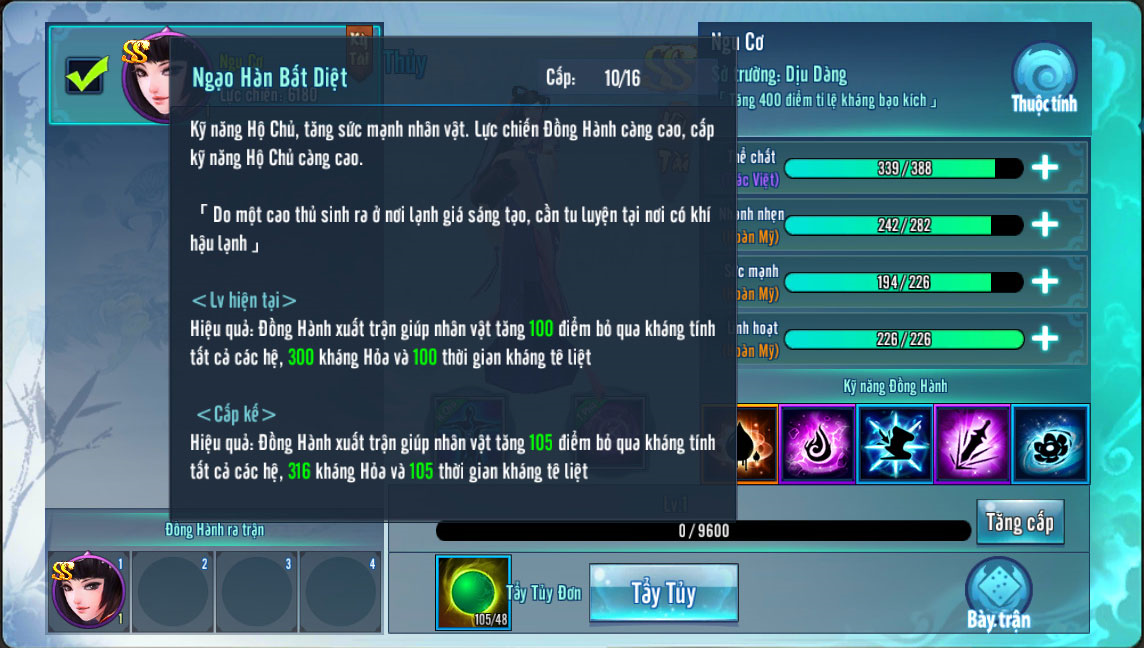This screenshot has width=1144, height=648.
Task: Add points to the 226/226 stat
Action: tap(1045, 339)
